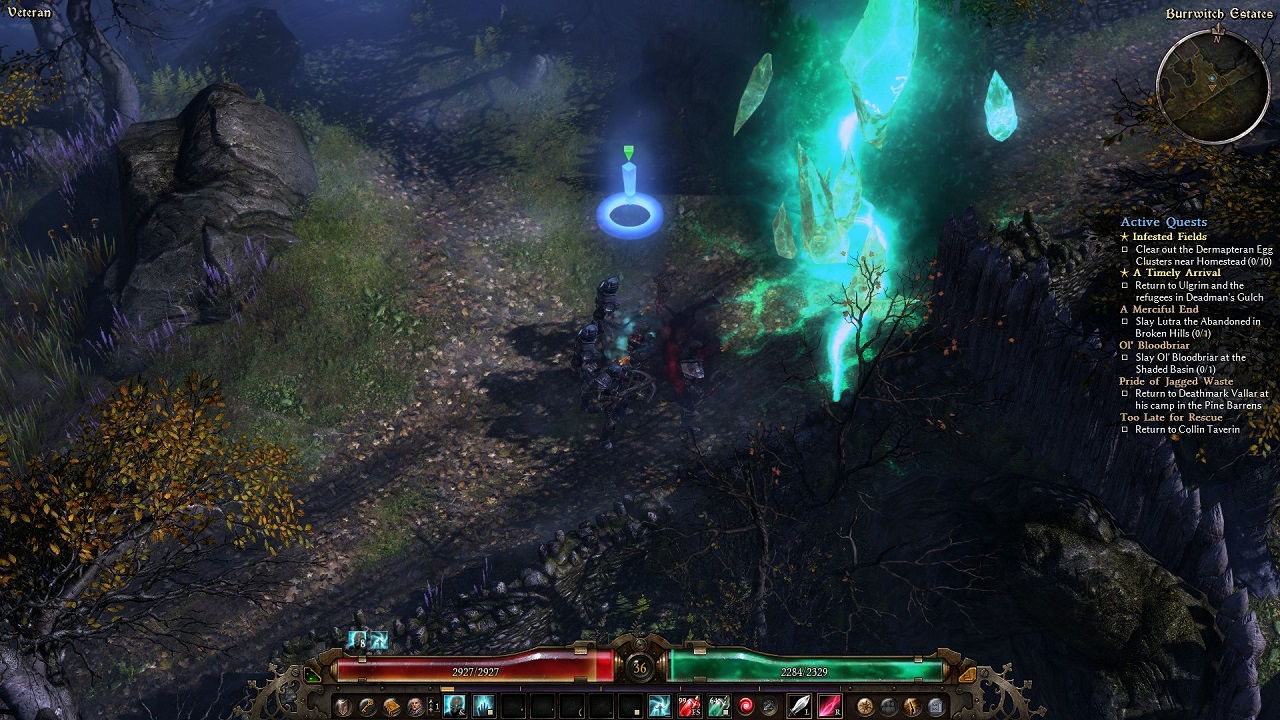Click the orange arrow beside the energy bar

click(x=966, y=675)
